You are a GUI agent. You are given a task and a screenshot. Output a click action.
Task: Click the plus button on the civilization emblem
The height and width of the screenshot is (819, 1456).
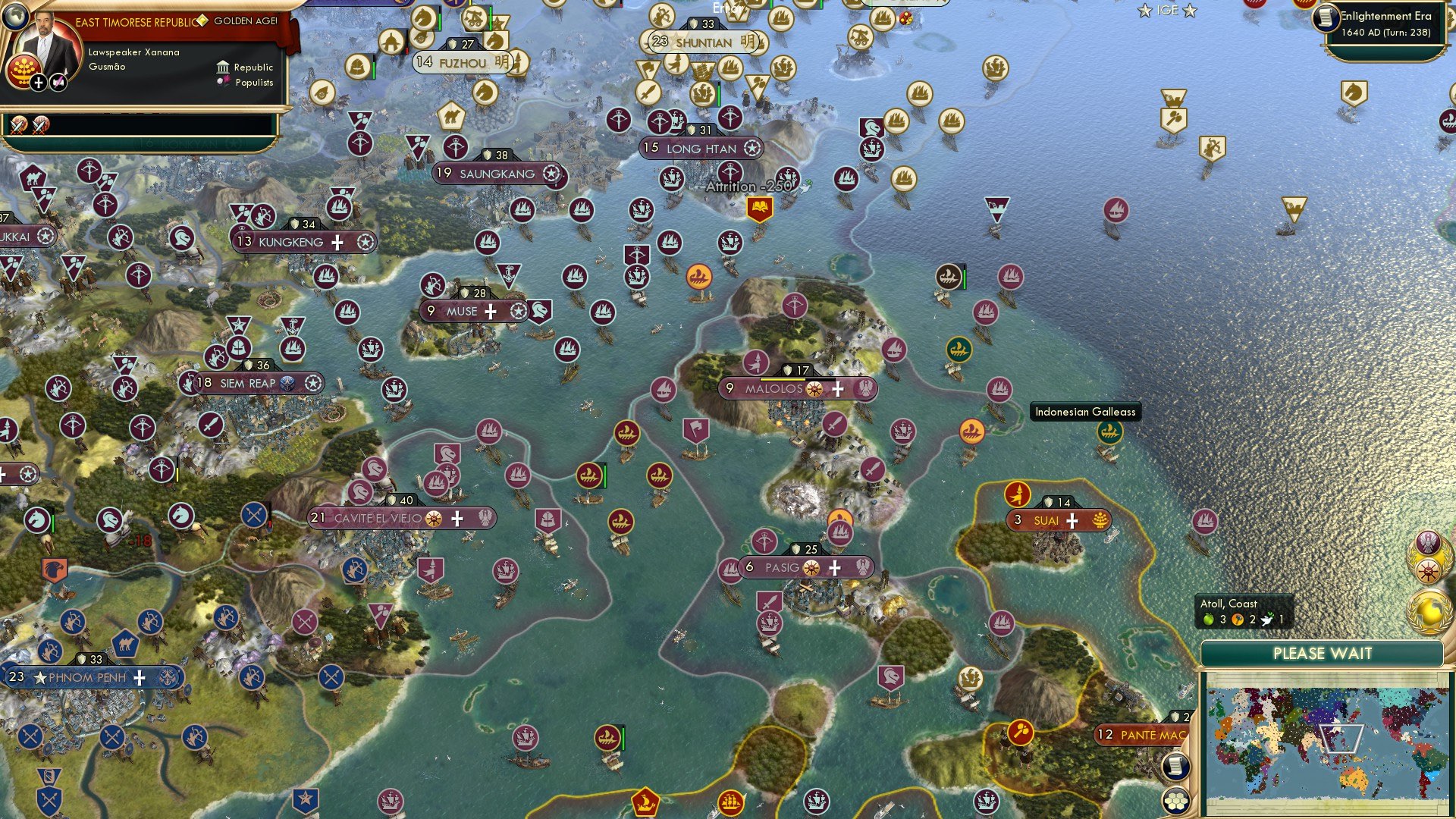point(39,83)
